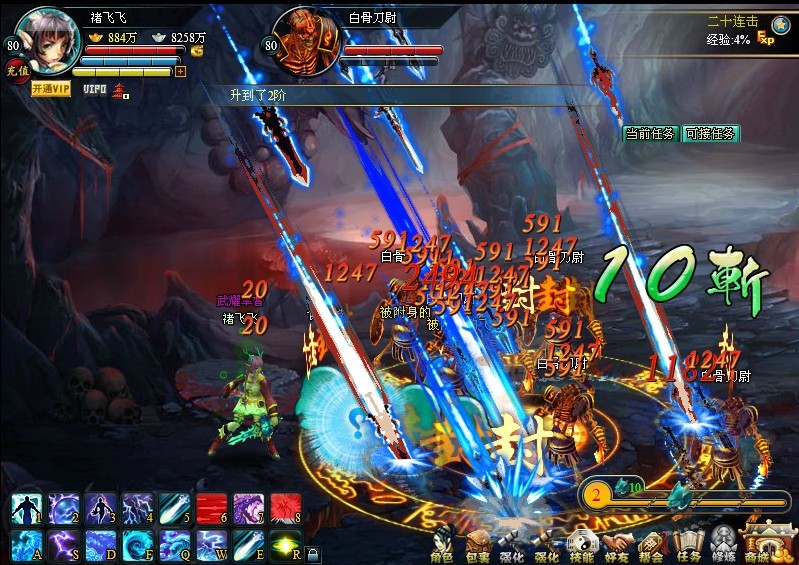Use the green glow skill on R
Viewport: 799px width, 565px height.
tap(286, 546)
